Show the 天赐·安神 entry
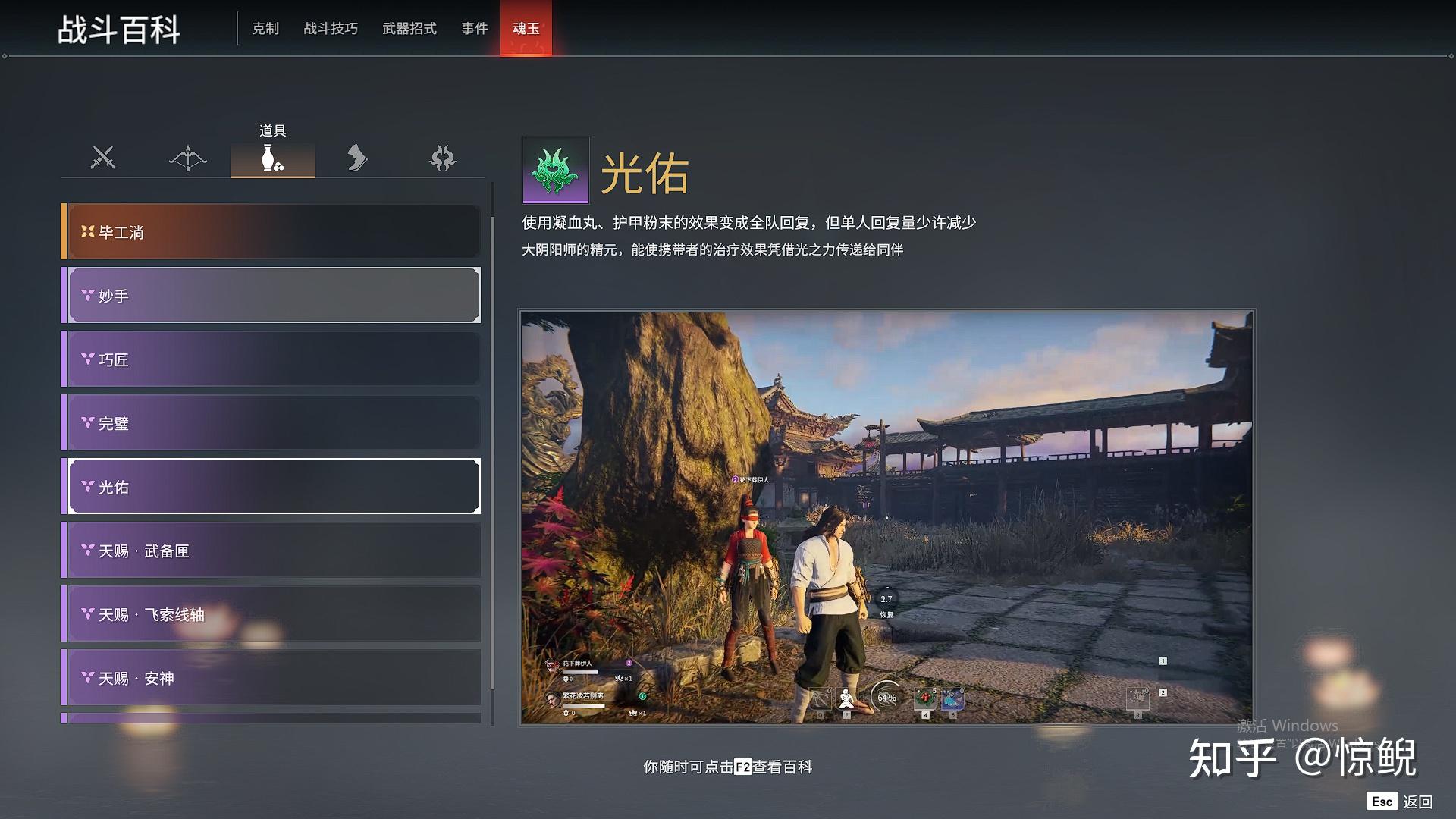 pos(273,678)
